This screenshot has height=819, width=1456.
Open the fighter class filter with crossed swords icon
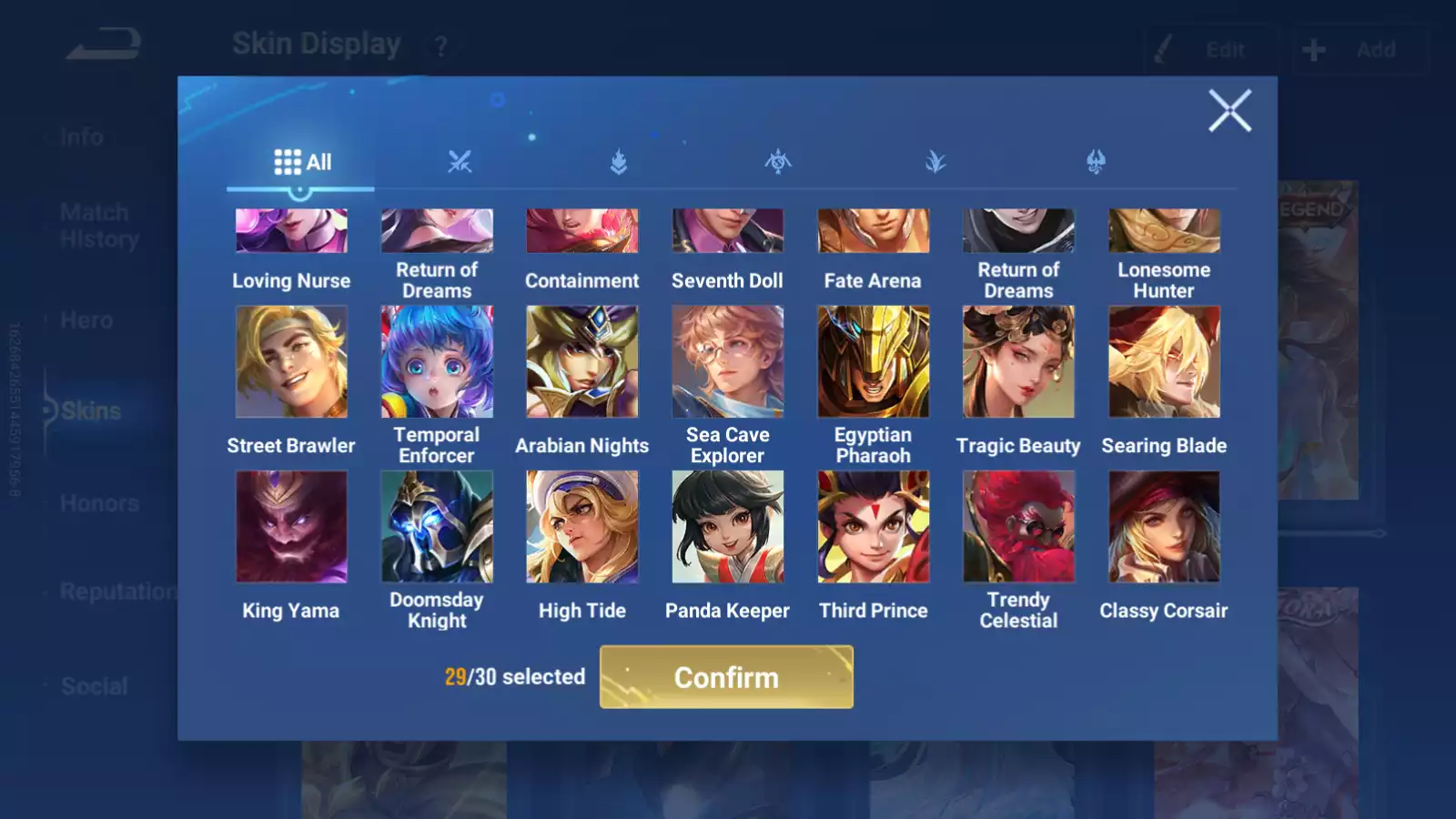coord(461,162)
